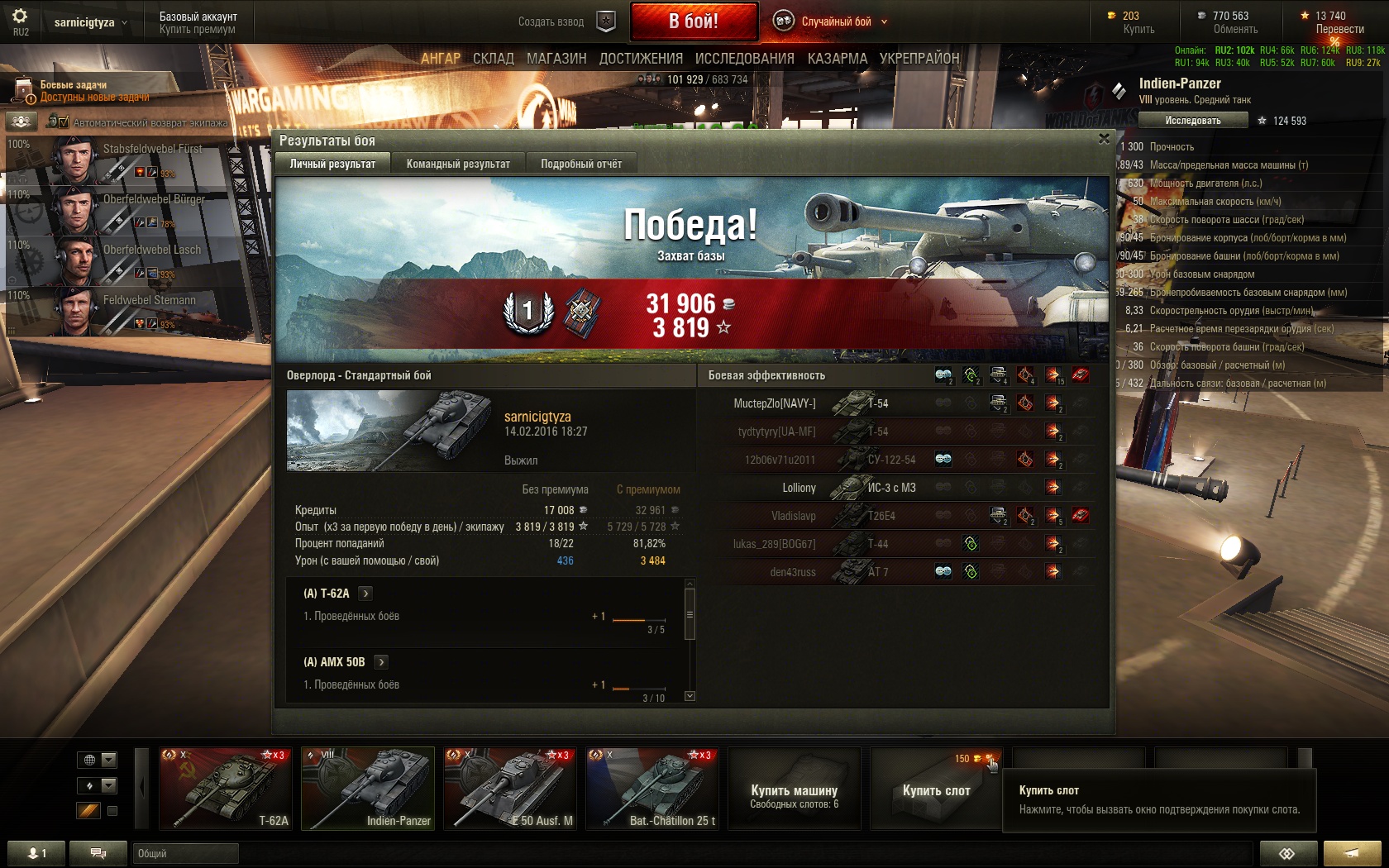
Task: Enter the КАЗАРМА barracks
Action: 837,59
